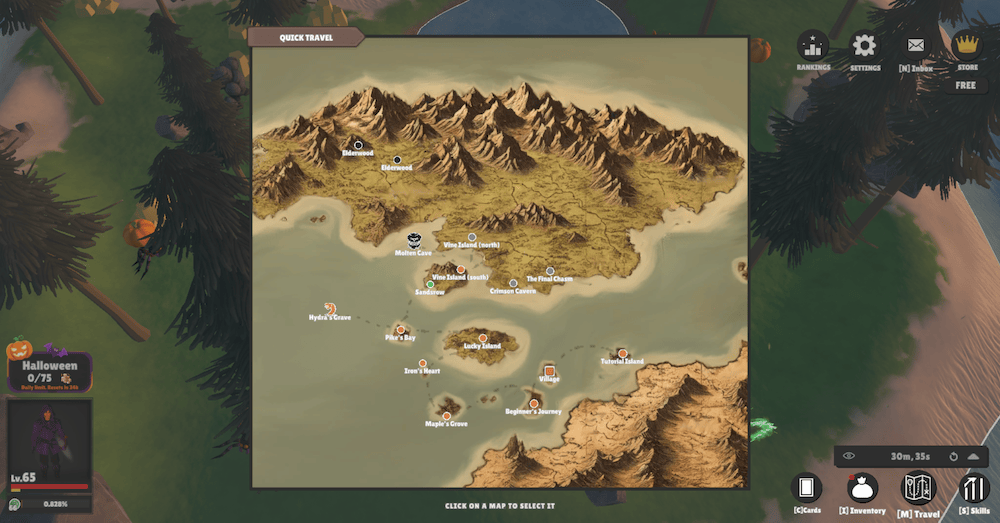Choose Hydra's Grave travel marker
This screenshot has height=523, width=1000.
[329, 308]
